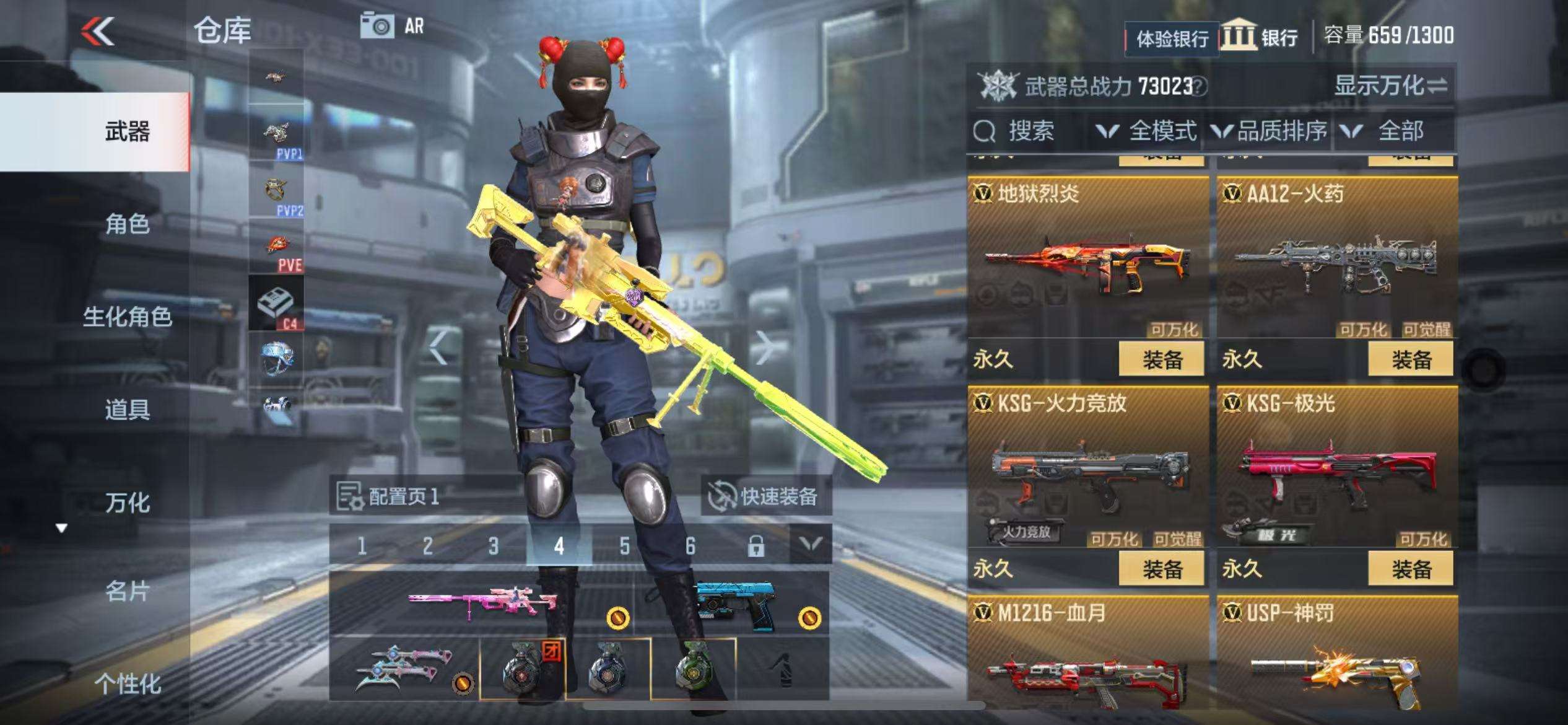Use the 快速装备 quick equip button
The width and height of the screenshot is (1568, 725).
(x=765, y=496)
